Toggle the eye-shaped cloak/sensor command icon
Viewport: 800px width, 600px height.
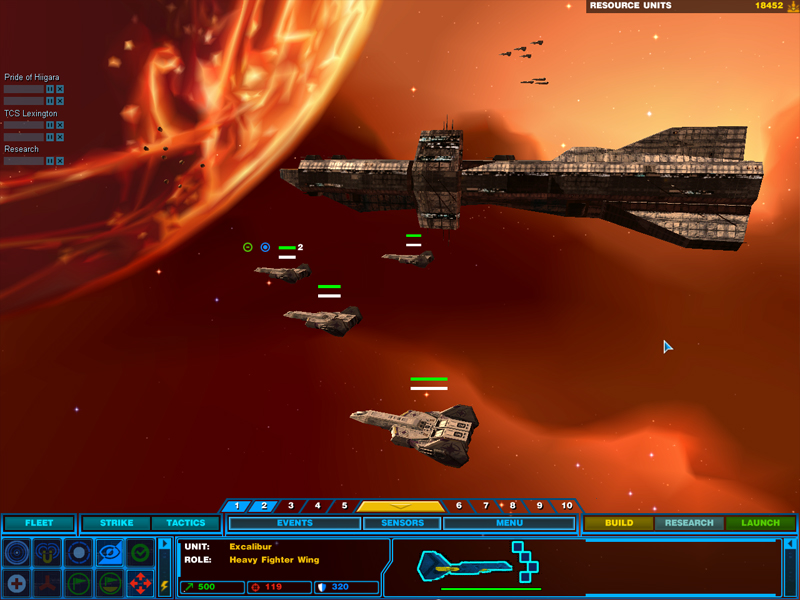[110, 552]
